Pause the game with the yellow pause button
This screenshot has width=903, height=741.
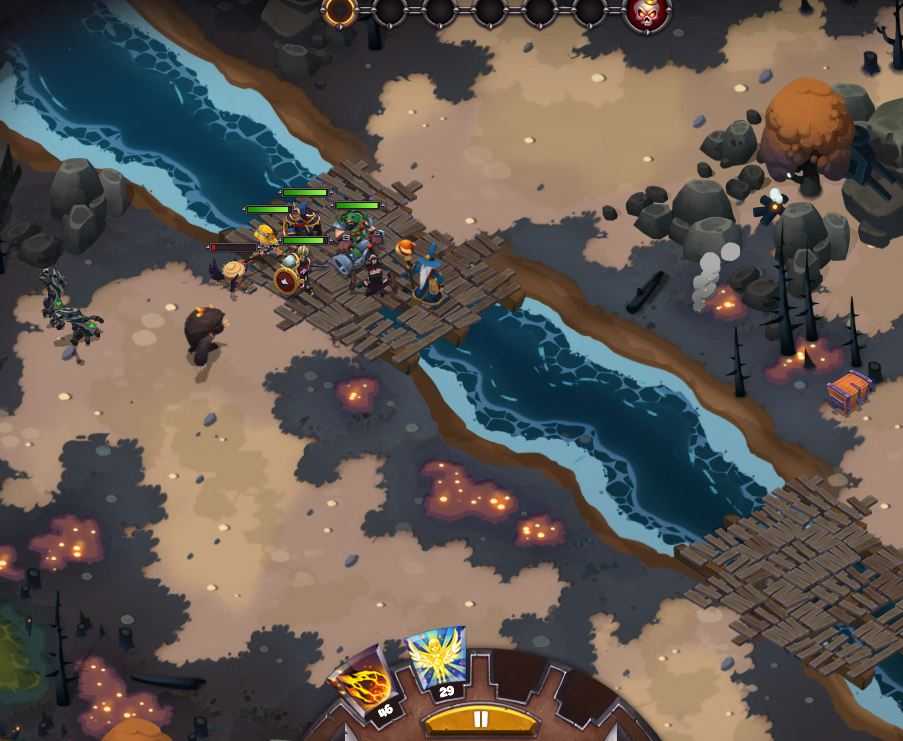pyautogui.click(x=480, y=720)
